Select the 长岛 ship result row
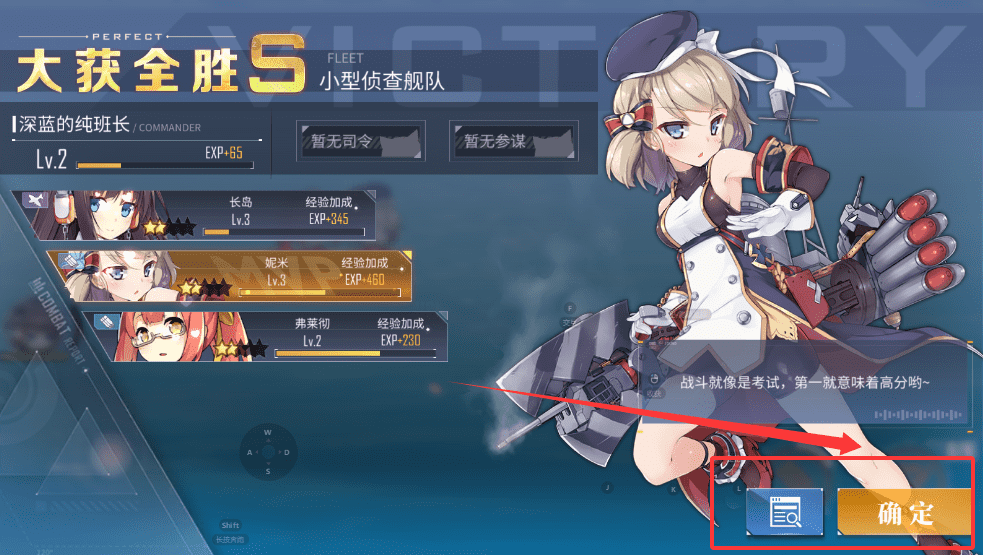Screen dimensions: 983x555 pos(200,213)
